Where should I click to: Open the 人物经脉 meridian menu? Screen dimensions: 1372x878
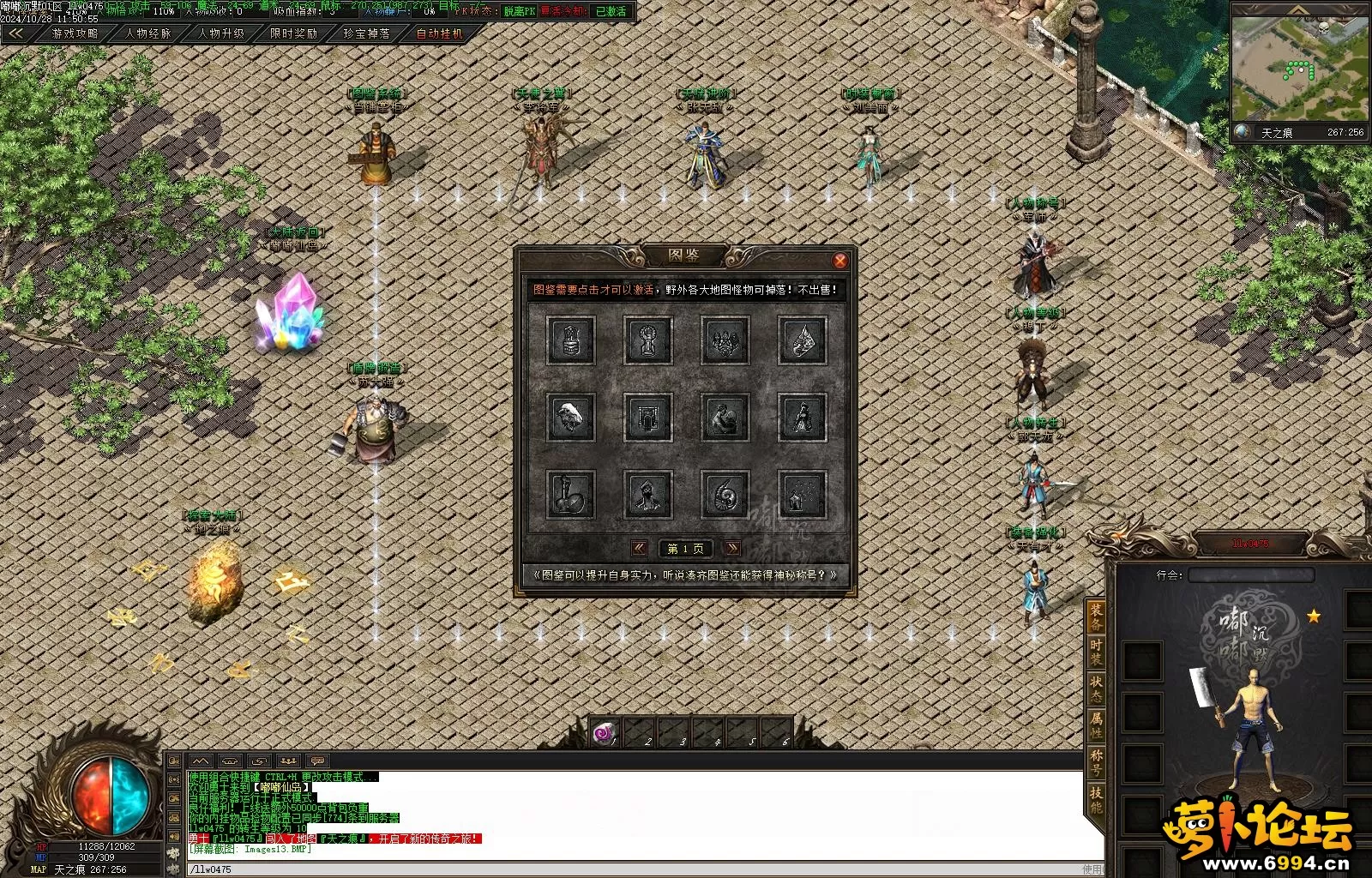click(x=148, y=33)
